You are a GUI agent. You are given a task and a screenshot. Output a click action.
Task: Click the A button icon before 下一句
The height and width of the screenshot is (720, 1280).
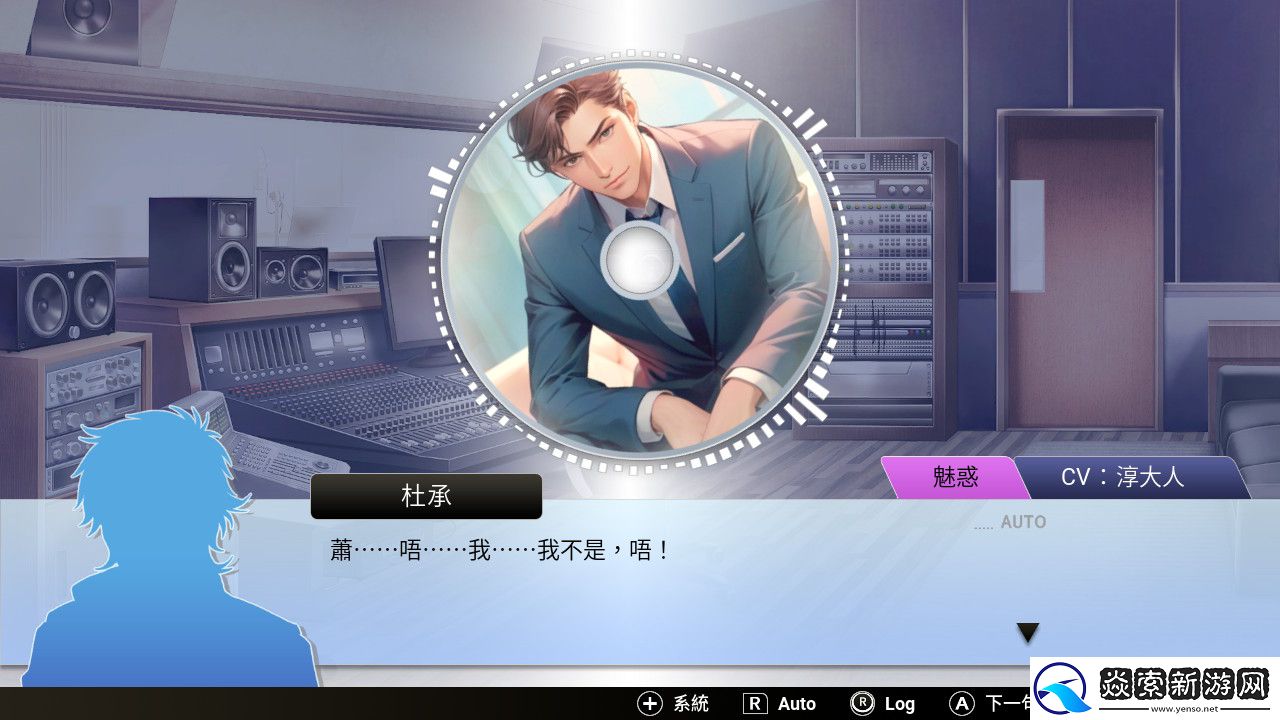[x=961, y=704]
